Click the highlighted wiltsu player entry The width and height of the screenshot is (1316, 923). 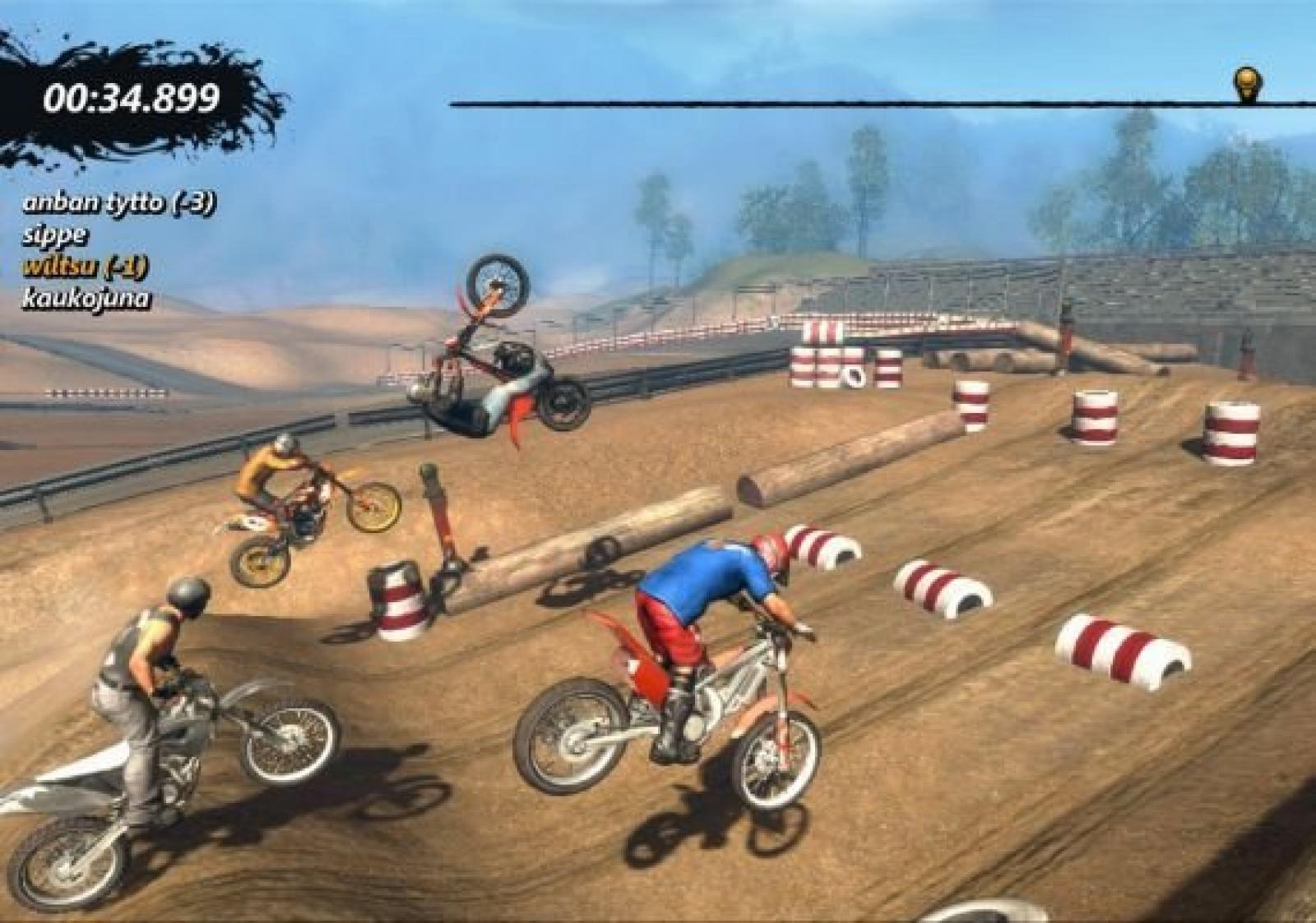pos(86,267)
